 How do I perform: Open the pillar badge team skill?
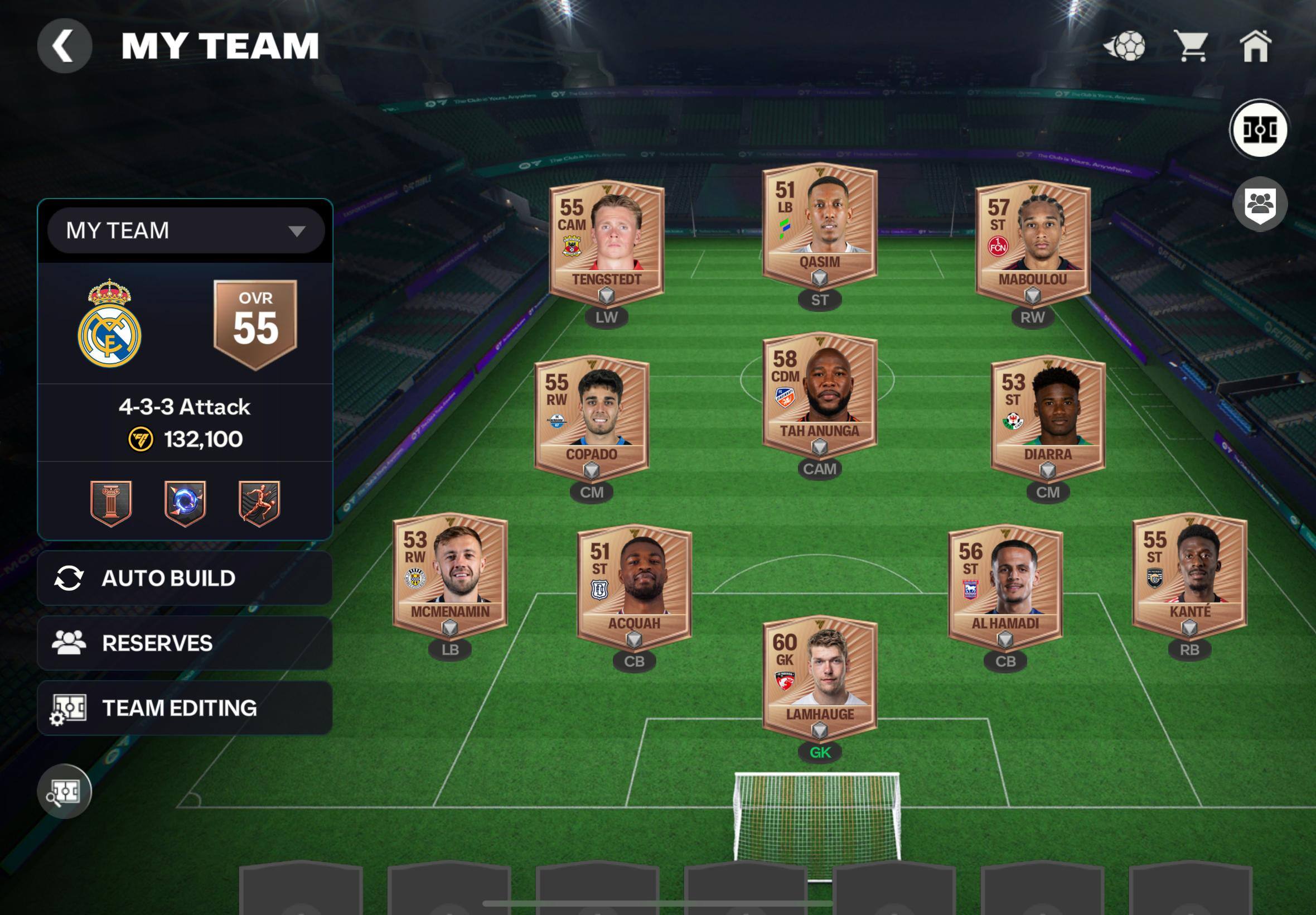(111, 503)
